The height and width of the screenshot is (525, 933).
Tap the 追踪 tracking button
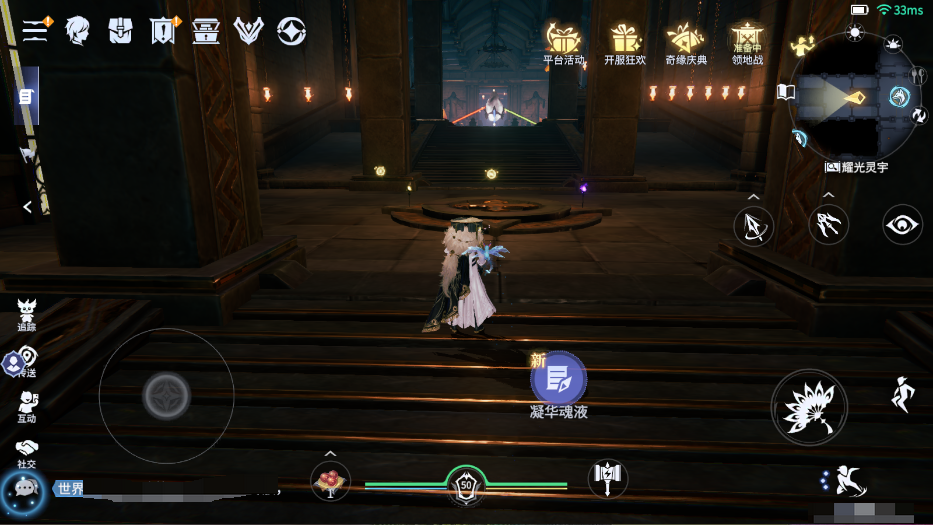click(27, 314)
